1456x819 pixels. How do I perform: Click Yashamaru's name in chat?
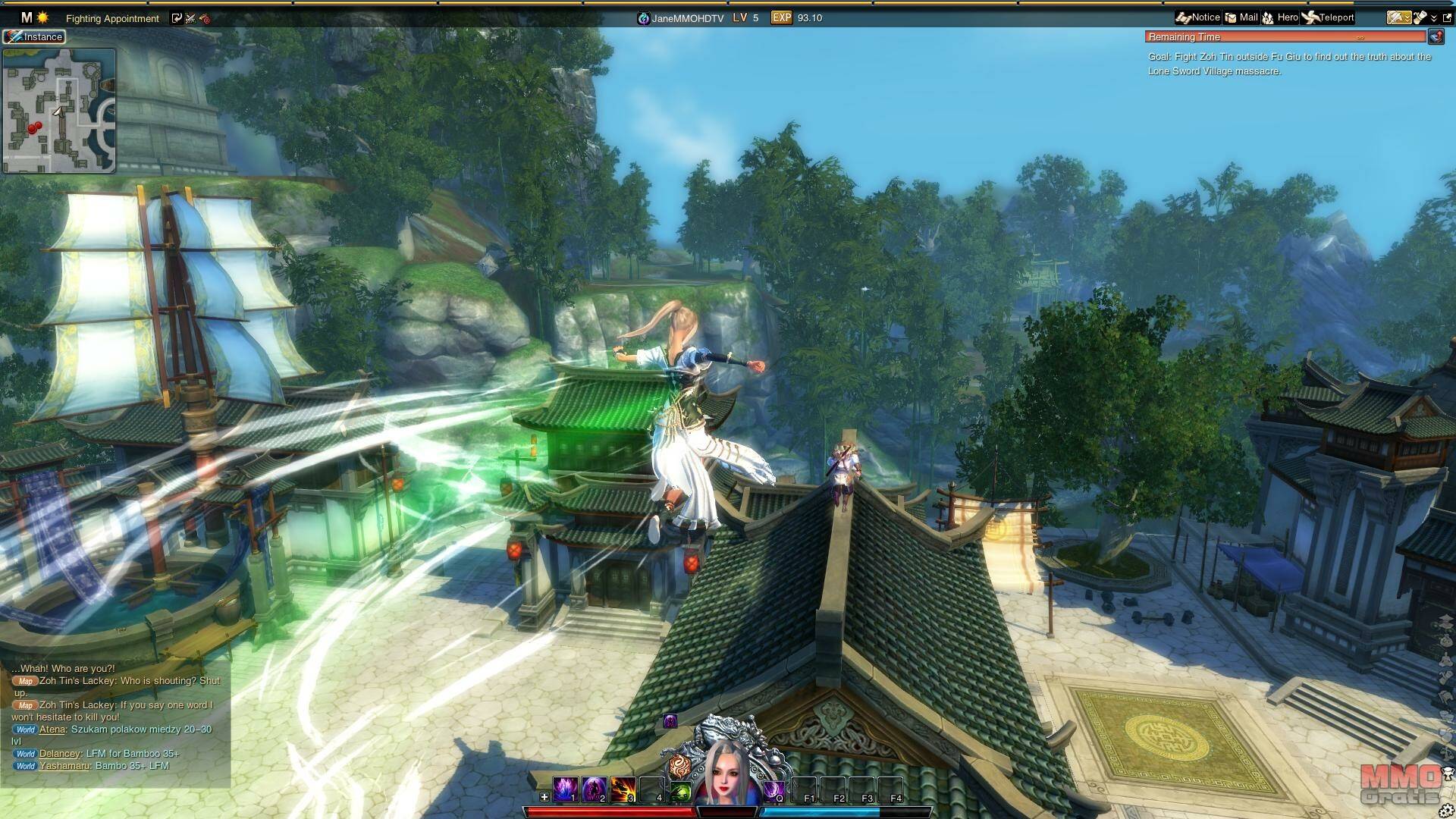[65, 766]
